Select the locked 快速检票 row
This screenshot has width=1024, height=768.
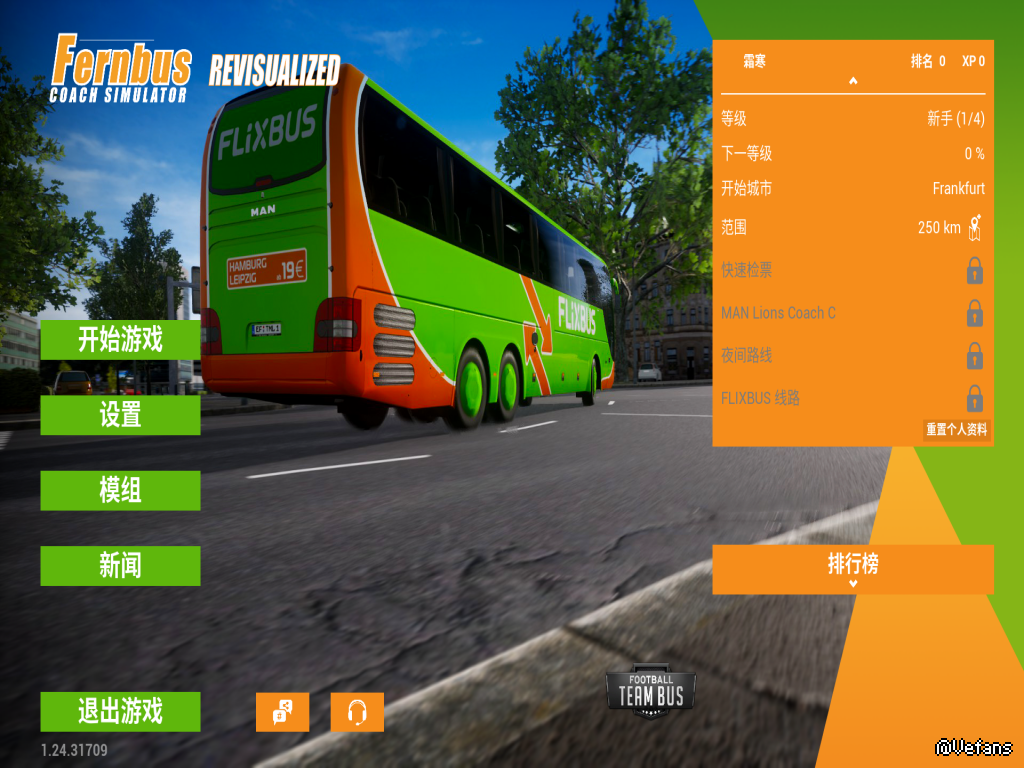(852, 270)
